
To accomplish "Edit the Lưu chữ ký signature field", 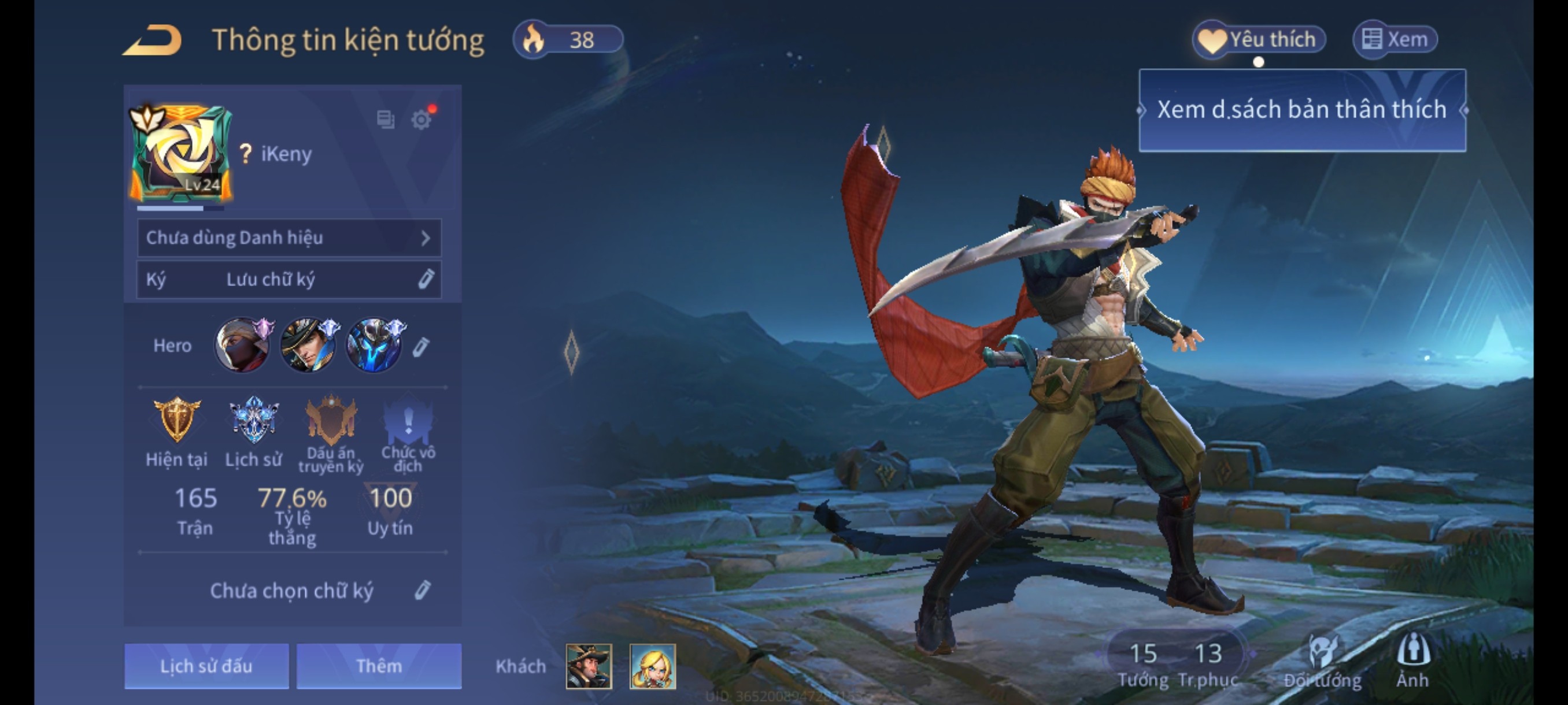I will [x=289, y=279].
